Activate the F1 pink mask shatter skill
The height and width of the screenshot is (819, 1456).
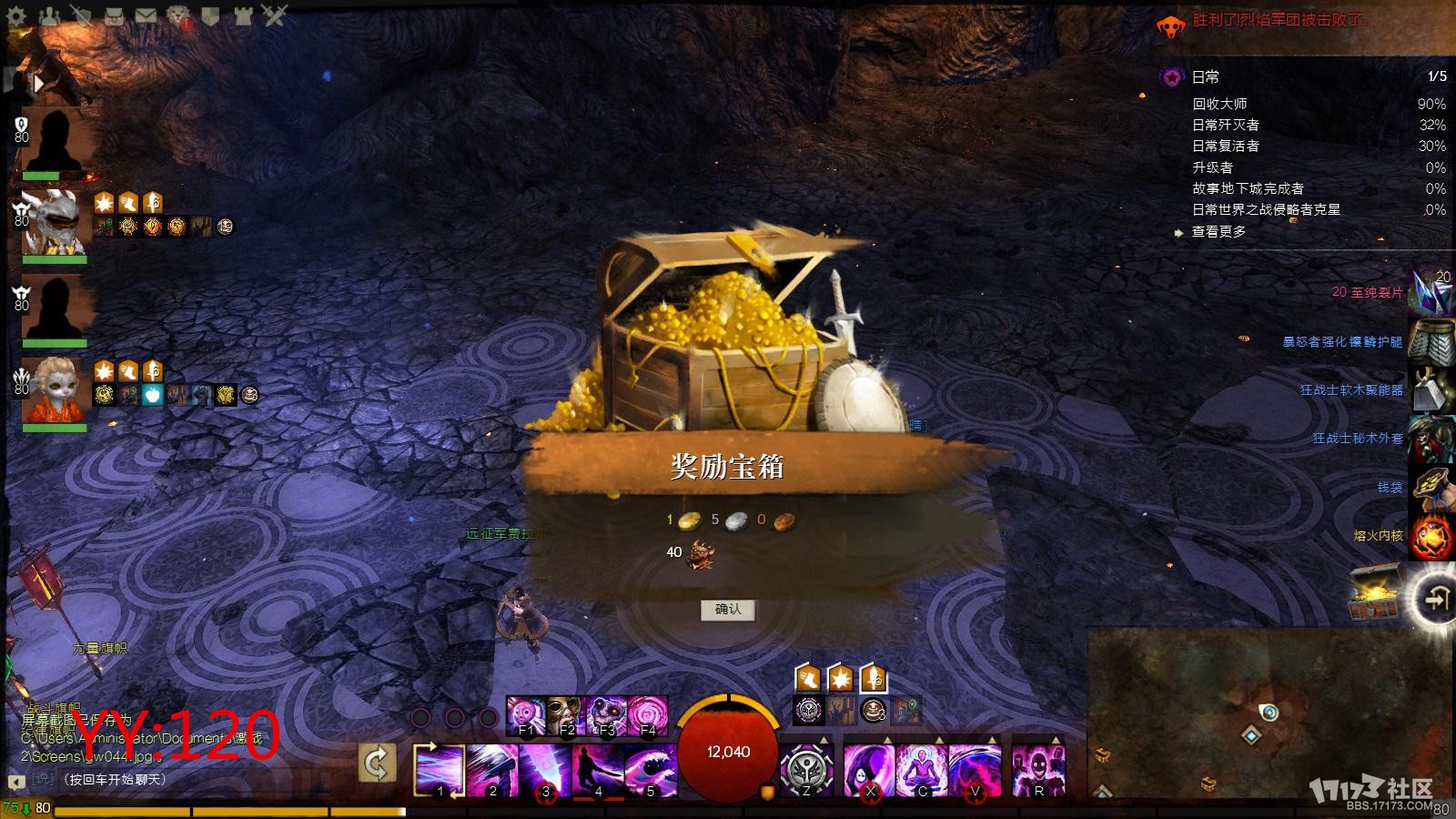coord(525,715)
